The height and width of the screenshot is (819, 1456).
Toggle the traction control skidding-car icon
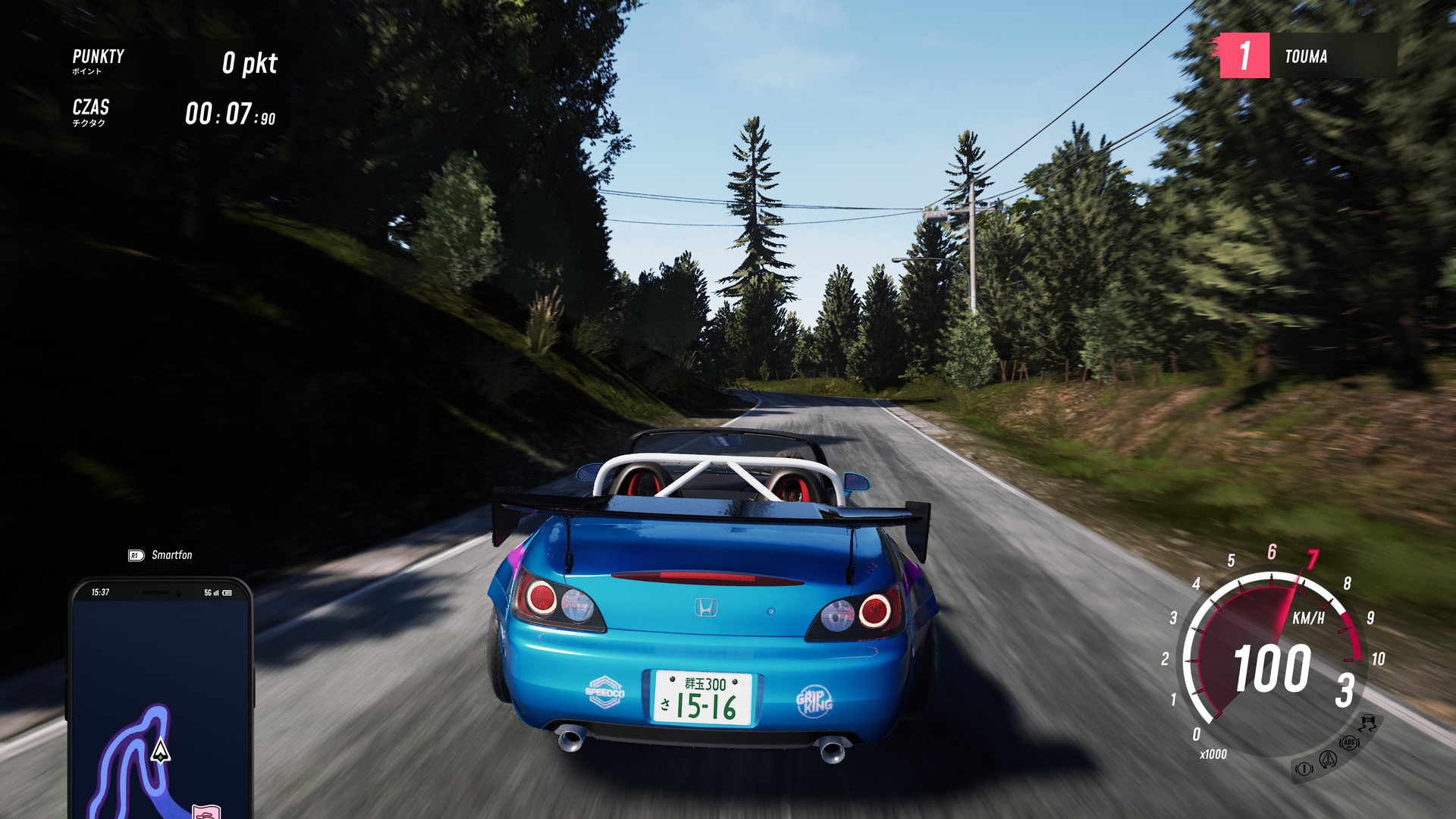coord(1368,721)
